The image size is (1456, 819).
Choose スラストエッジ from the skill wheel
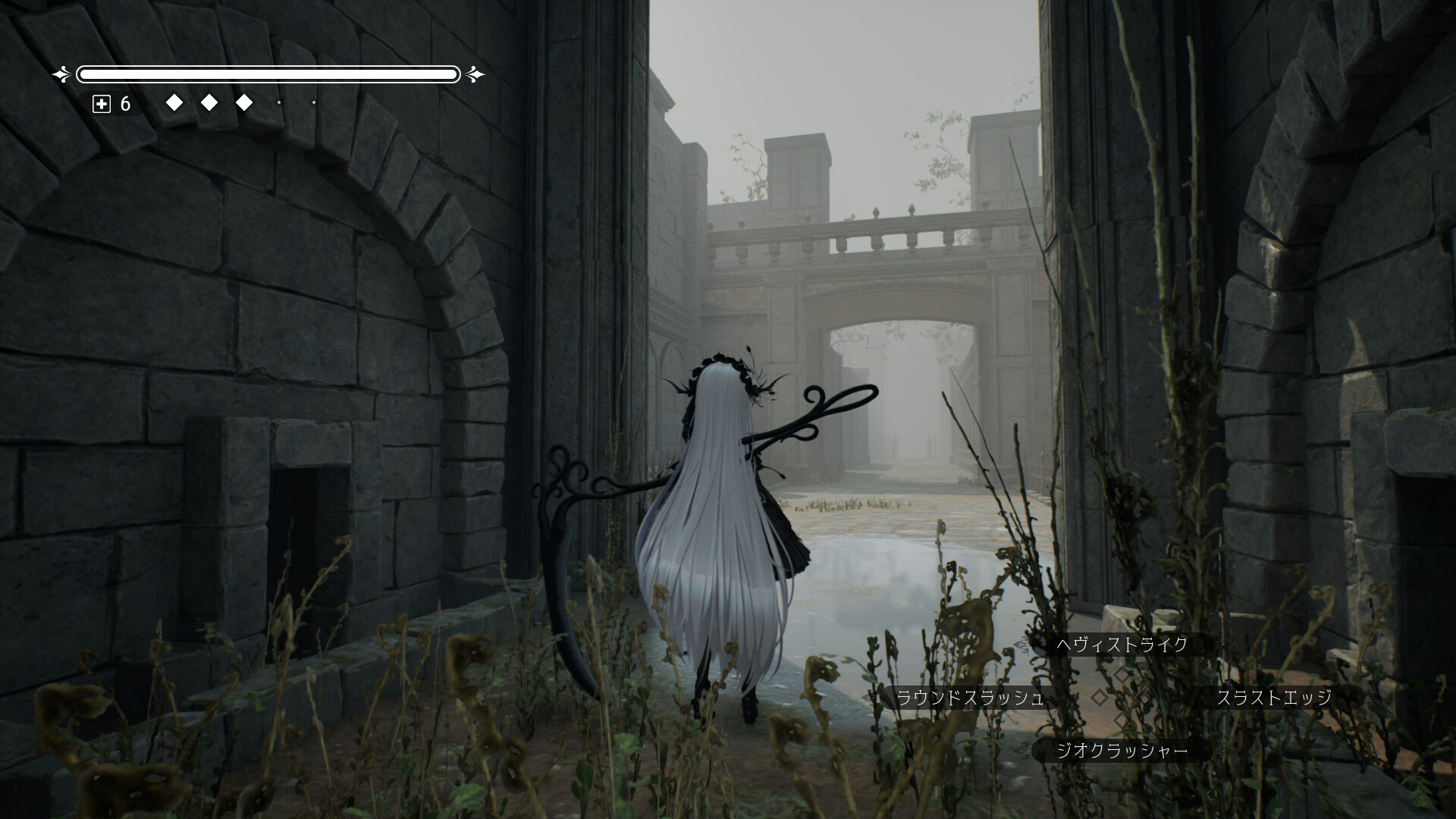(x=1276, y=699)
